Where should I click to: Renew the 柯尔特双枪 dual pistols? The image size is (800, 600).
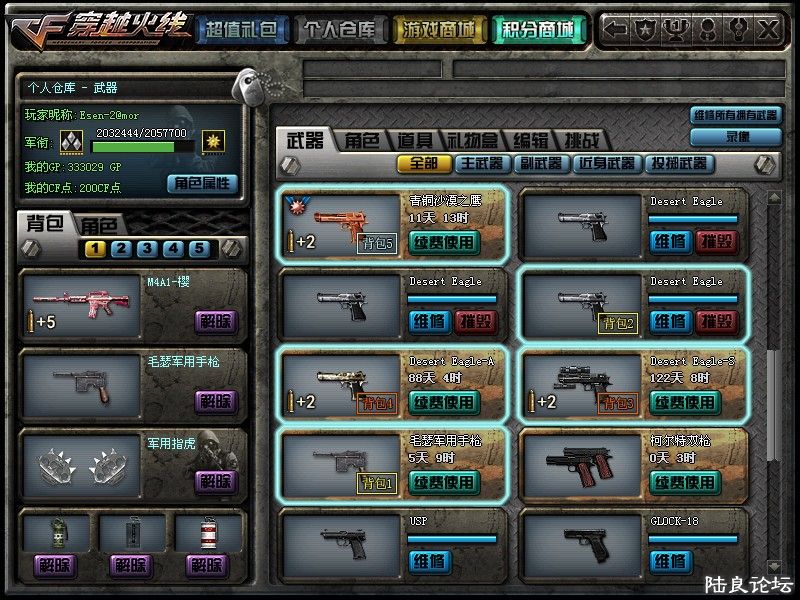click(685, 482)
